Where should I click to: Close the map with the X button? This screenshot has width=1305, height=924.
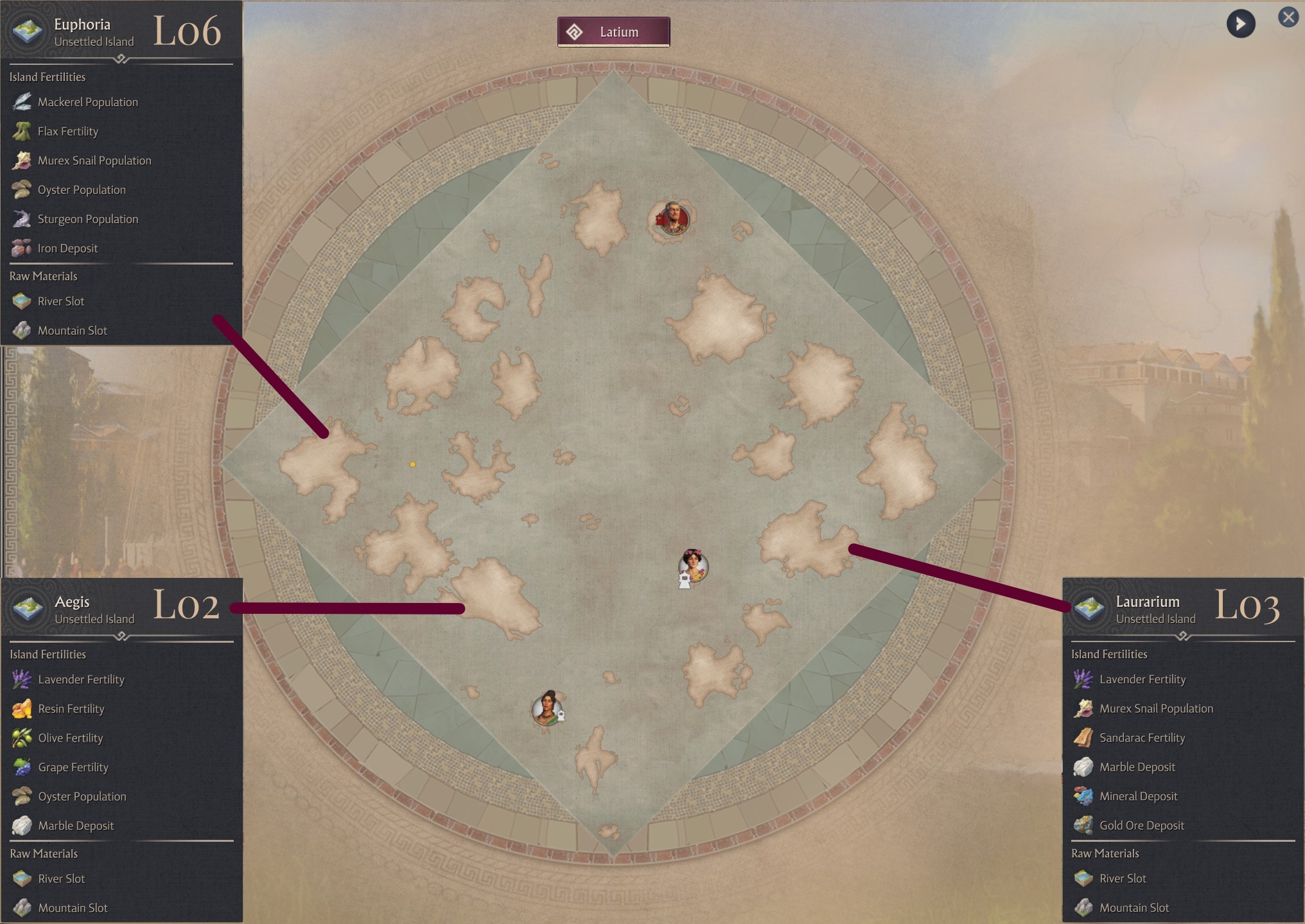click(1288, 17)
